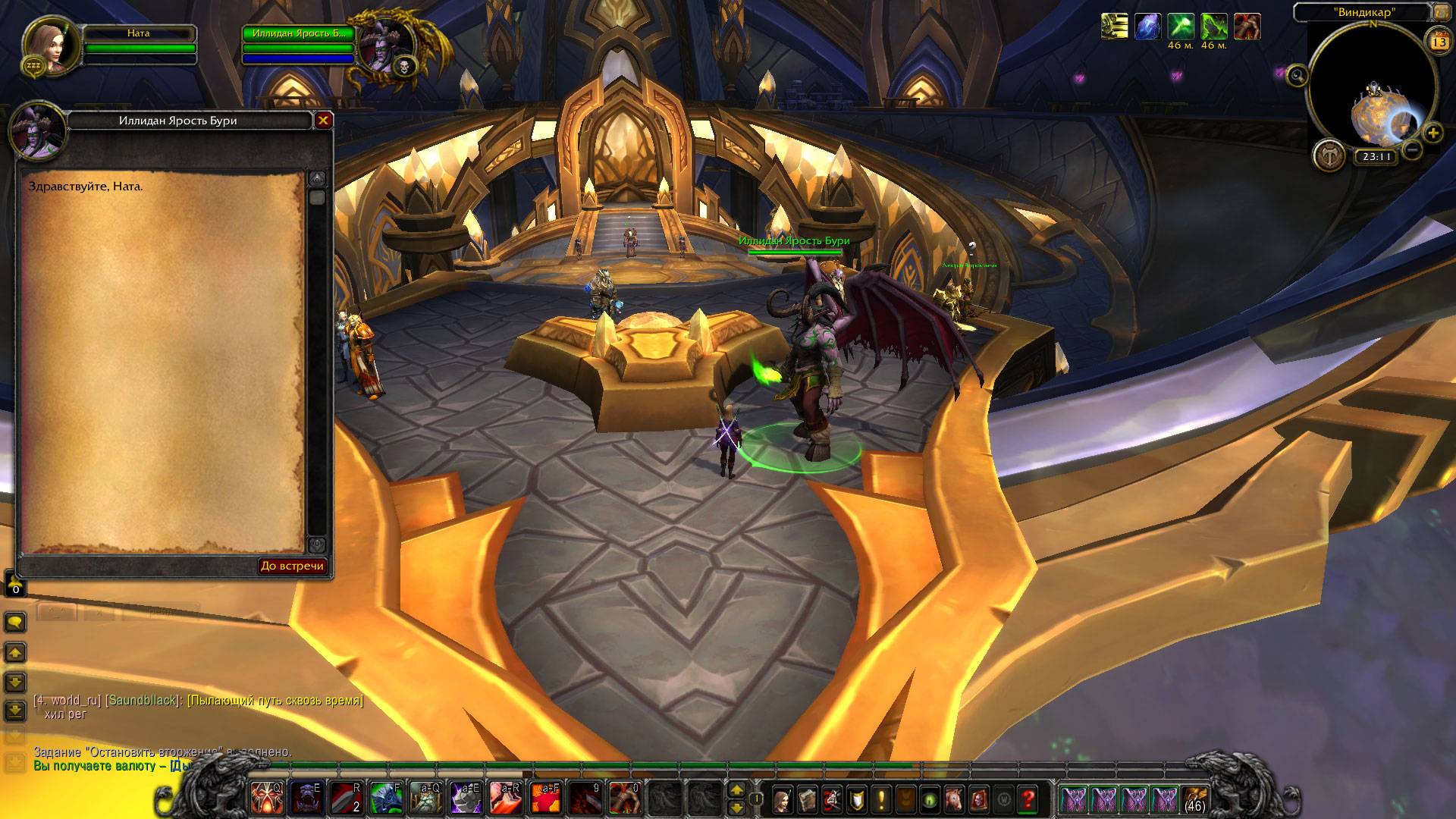The image size is (1456, 819).
Task: Click the class order hall button below the minimap
Action: pos(1329,156)
